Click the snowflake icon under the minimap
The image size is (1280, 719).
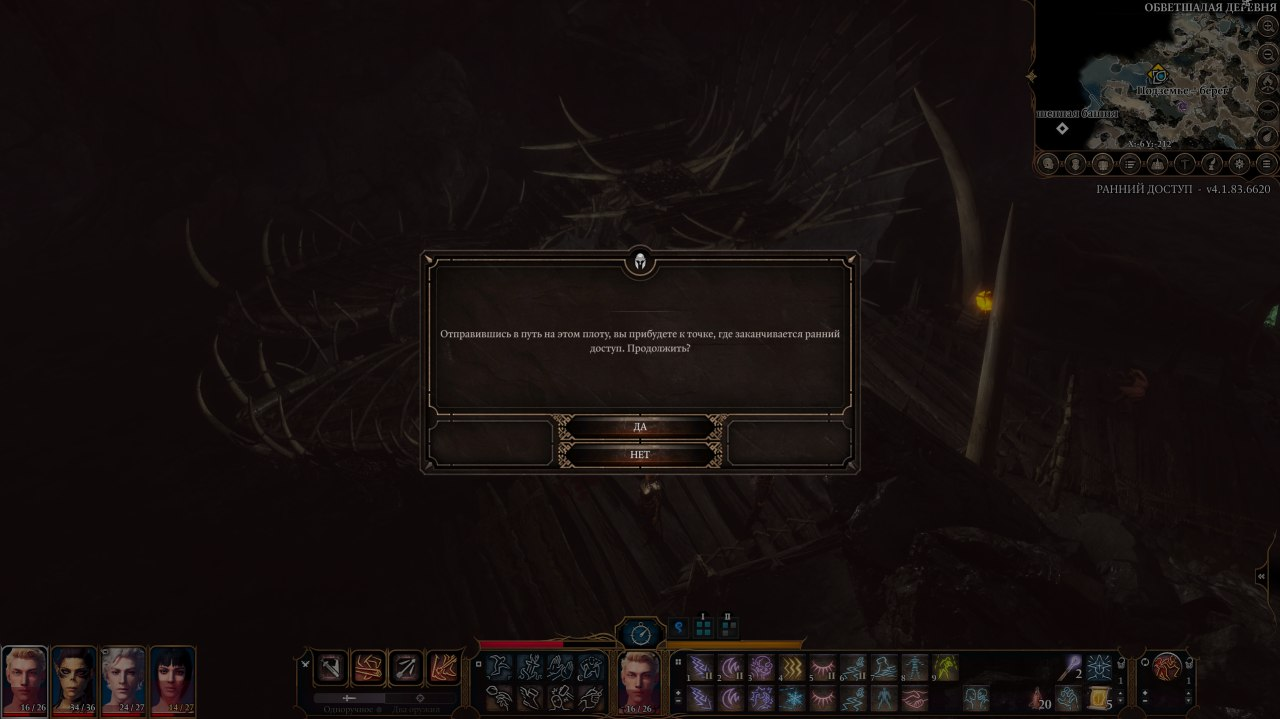coord(1239,163)
